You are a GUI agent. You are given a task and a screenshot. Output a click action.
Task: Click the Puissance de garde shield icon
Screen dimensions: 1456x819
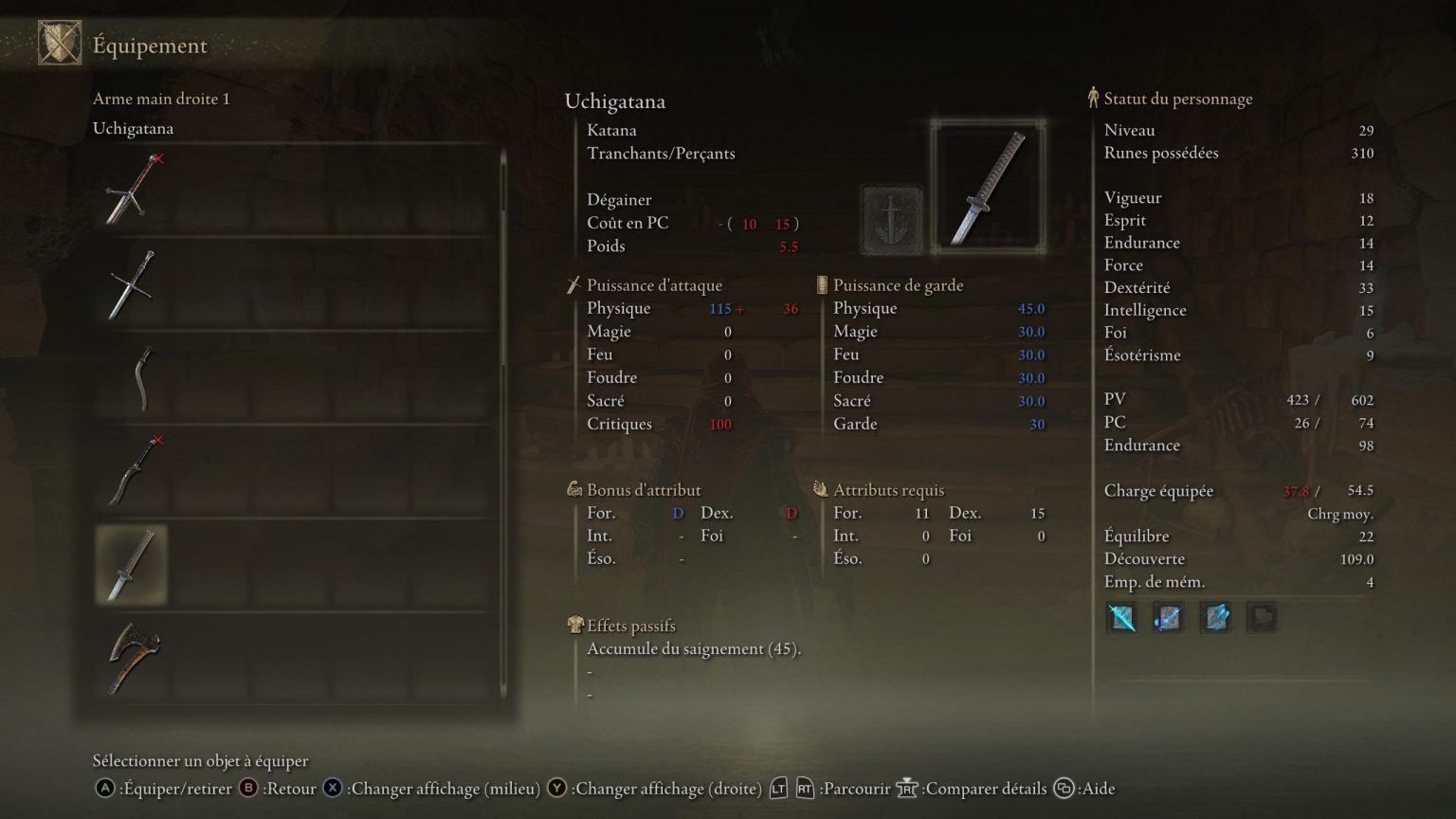pyautogui.click(x=820, y=284)
